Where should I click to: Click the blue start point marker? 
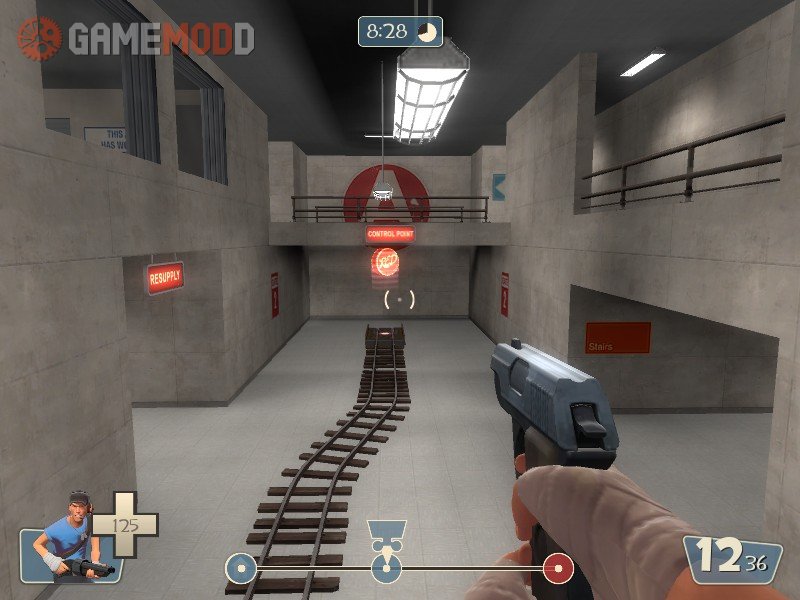239,569
